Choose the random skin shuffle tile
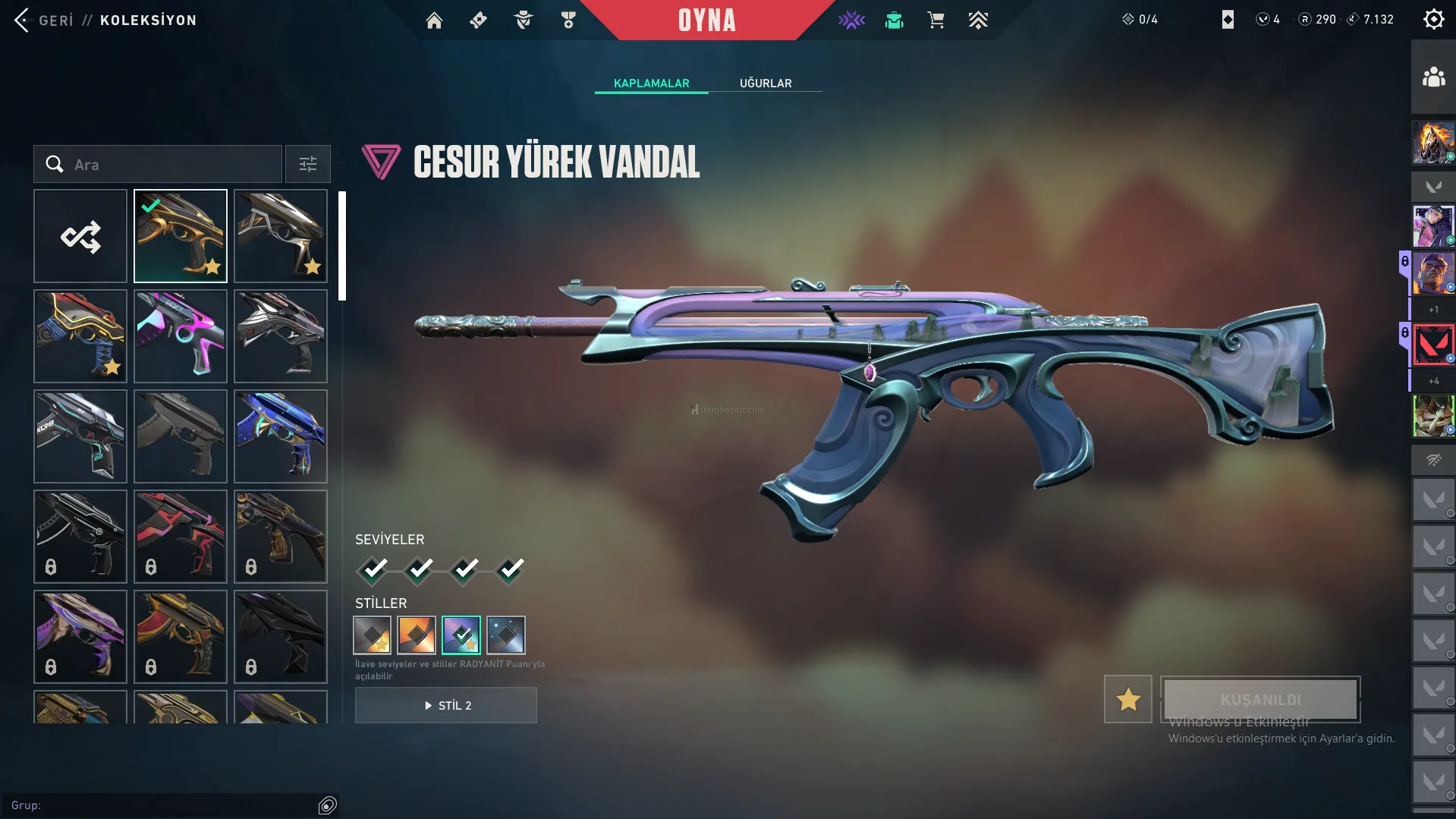This screenshot has height=819, width=1456. coord(80,237)
